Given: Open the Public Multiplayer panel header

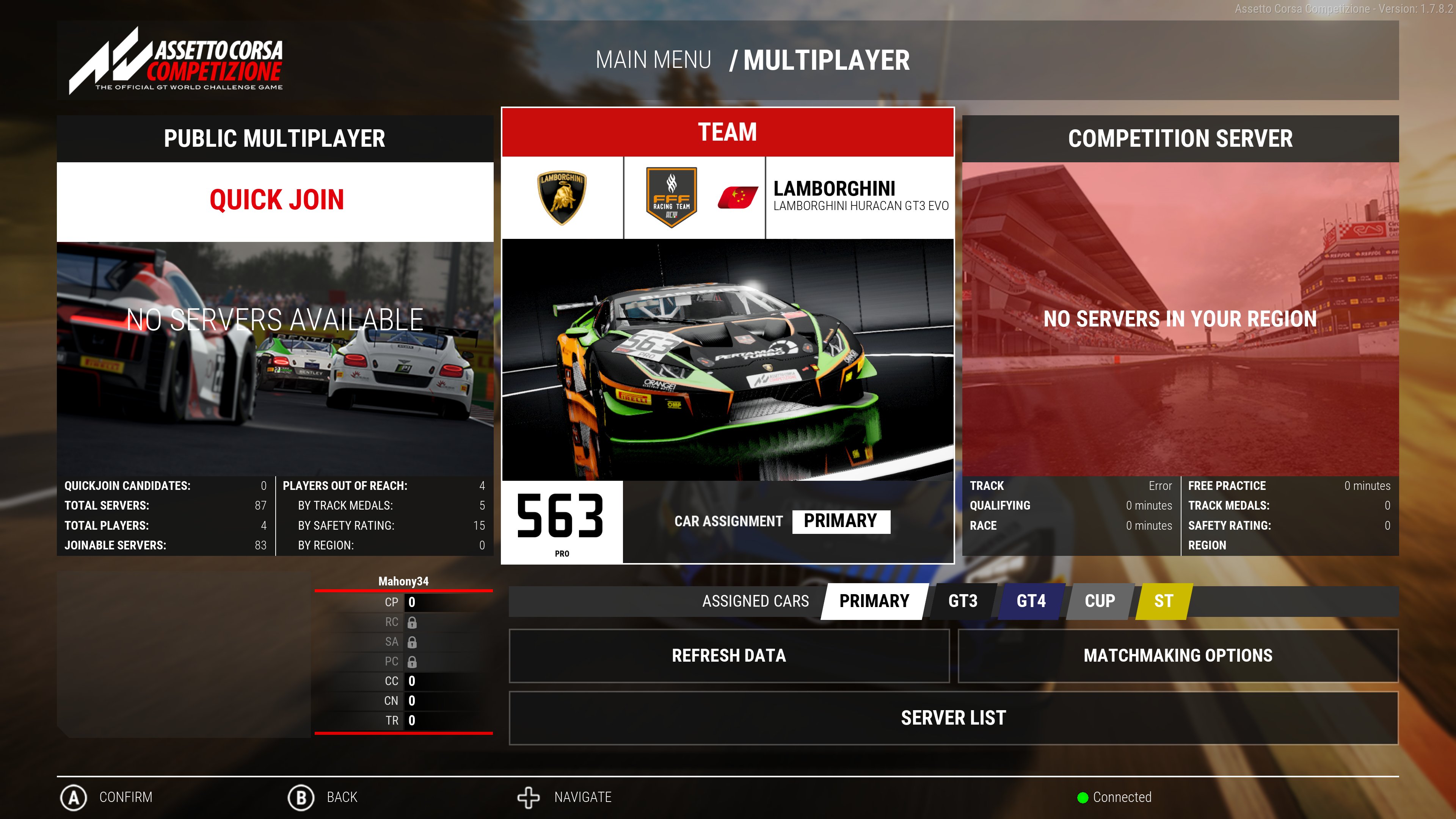Looking at the screenshot, I should pos(275,138).
